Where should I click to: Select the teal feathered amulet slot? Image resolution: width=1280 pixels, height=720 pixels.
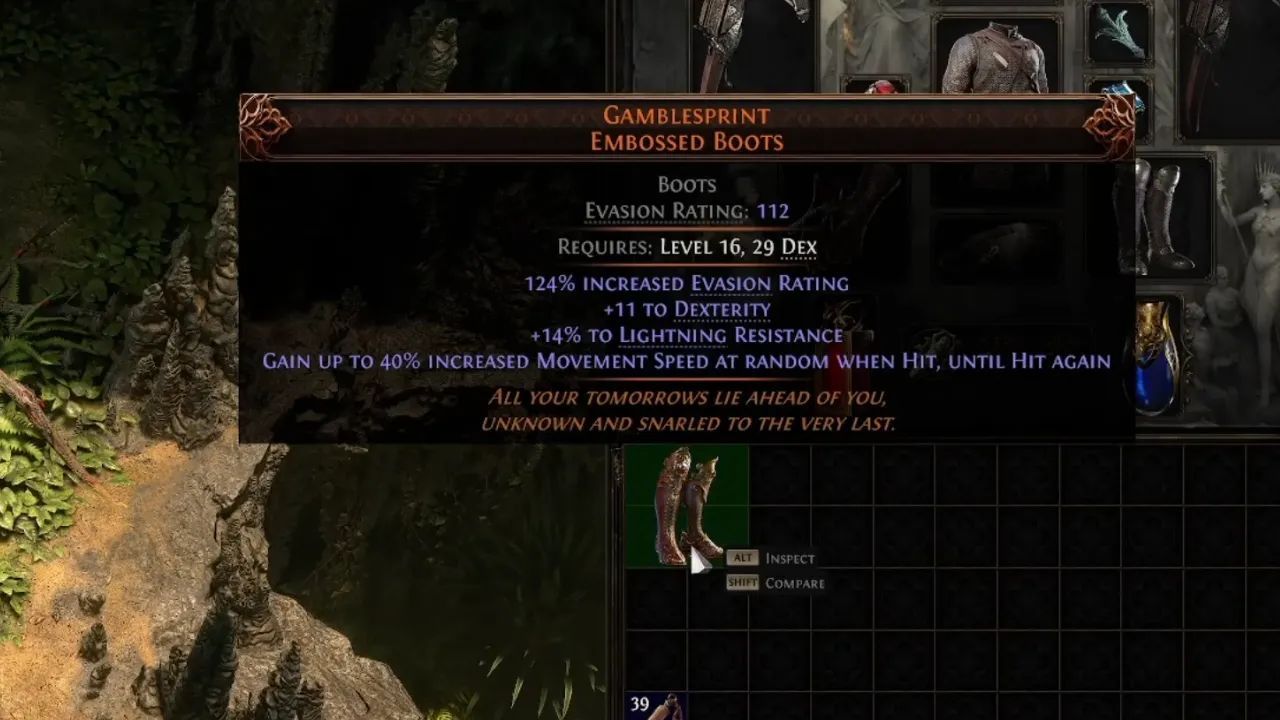point(1116,33)
